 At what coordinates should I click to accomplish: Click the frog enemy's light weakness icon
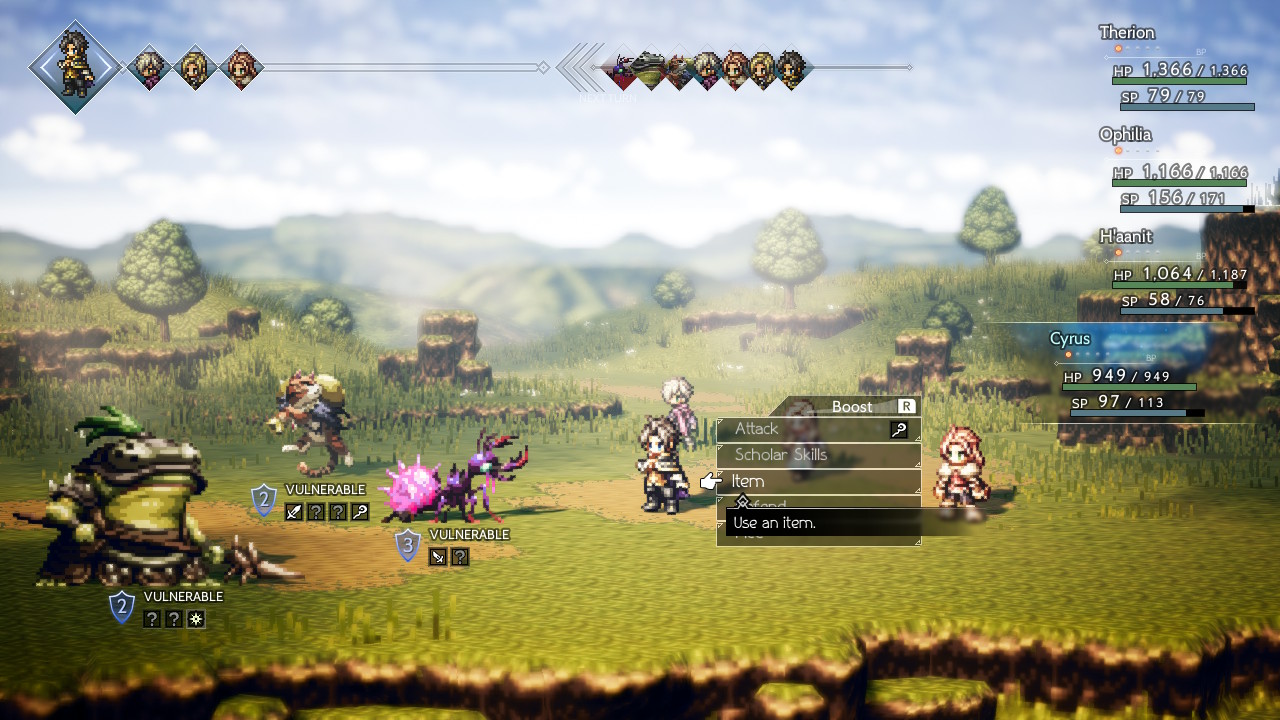[196, 620]
